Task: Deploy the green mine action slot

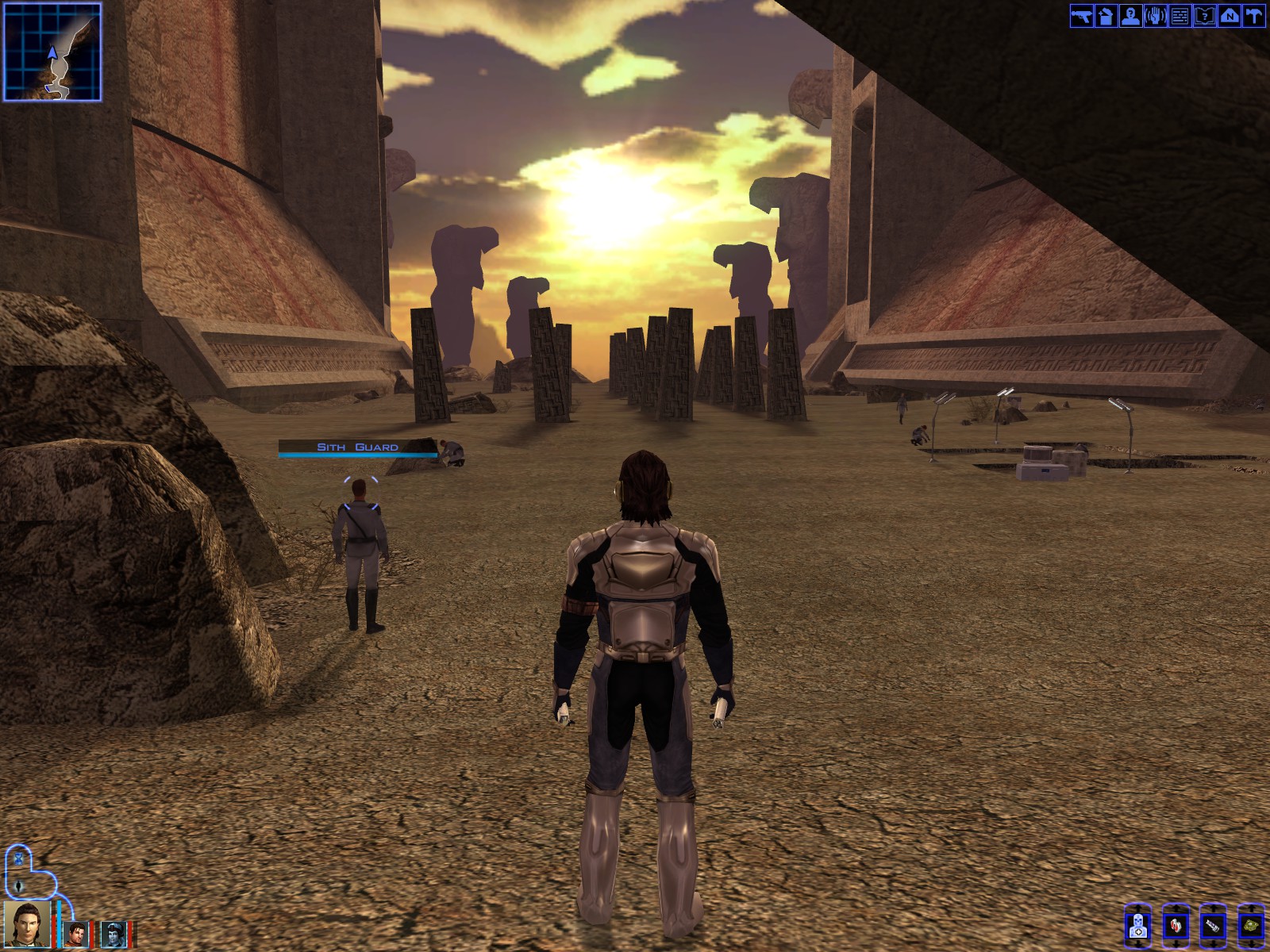Action: click(1251, 926)
